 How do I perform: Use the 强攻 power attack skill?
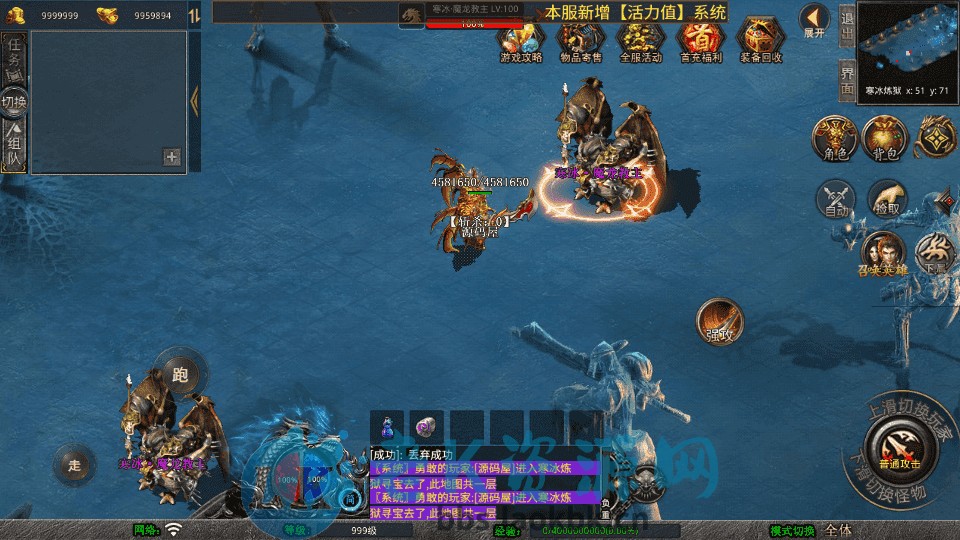(719, 320)
